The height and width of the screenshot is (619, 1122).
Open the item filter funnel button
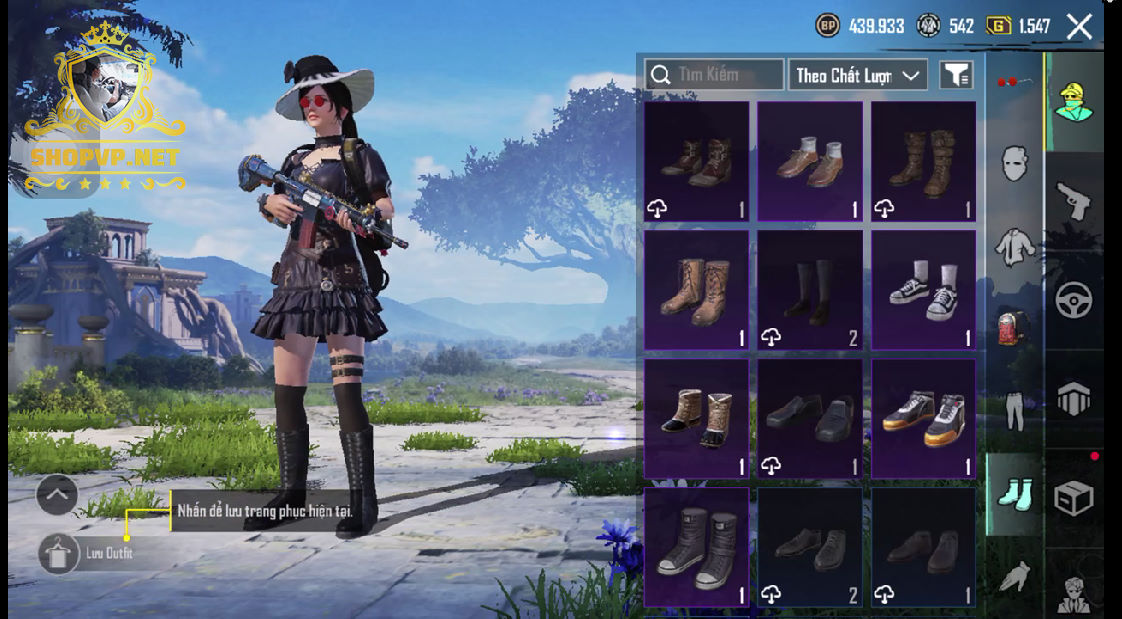pos(956,75)
